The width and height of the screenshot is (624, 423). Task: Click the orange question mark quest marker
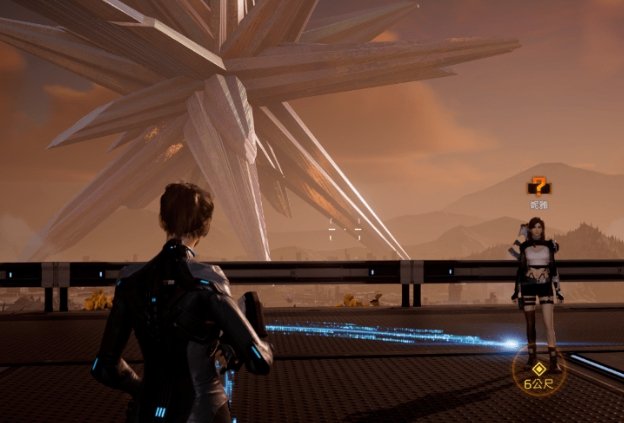pyautogui.click(x=539, y=185)
